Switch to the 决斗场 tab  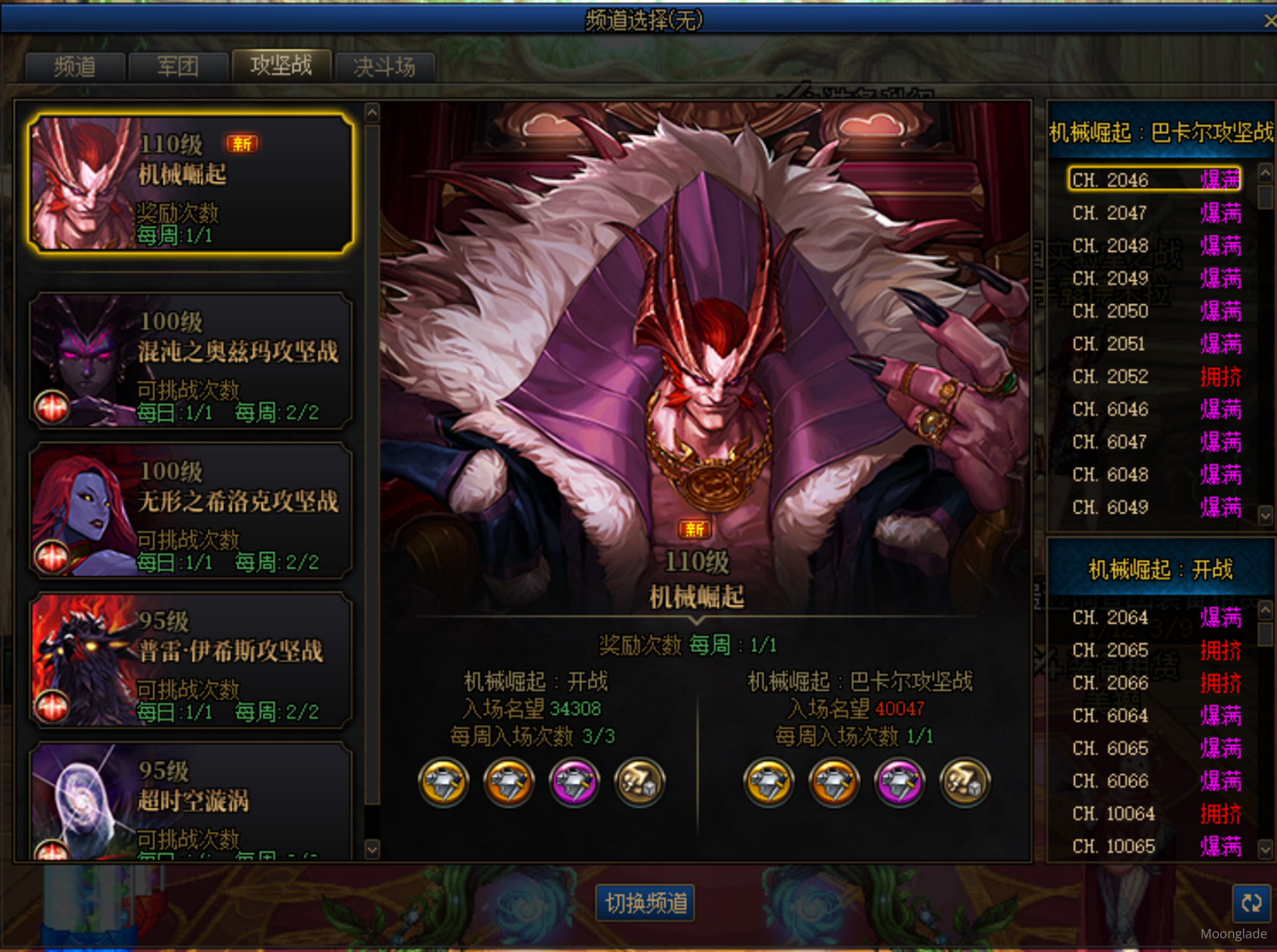(384, 66)
